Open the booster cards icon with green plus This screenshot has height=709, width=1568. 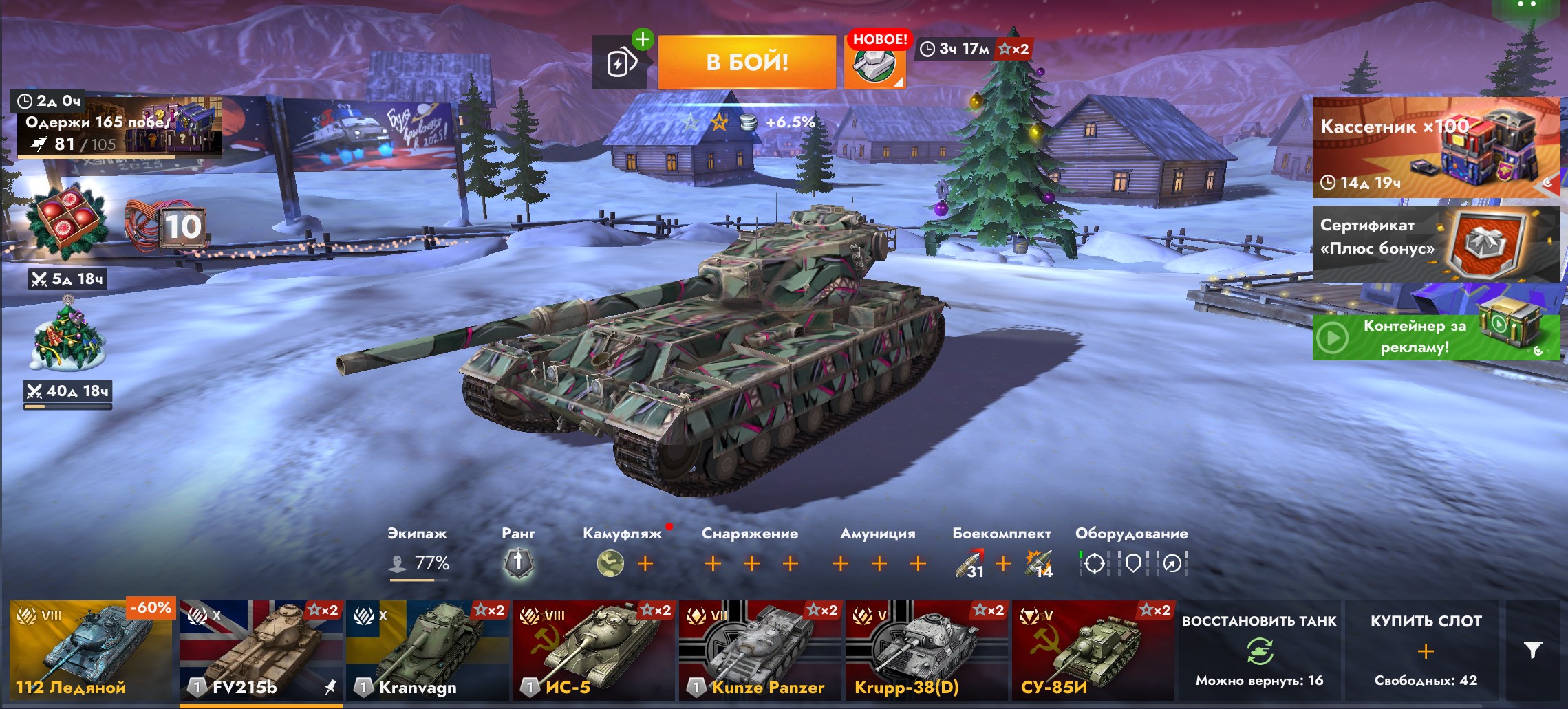tap(619, 63)
